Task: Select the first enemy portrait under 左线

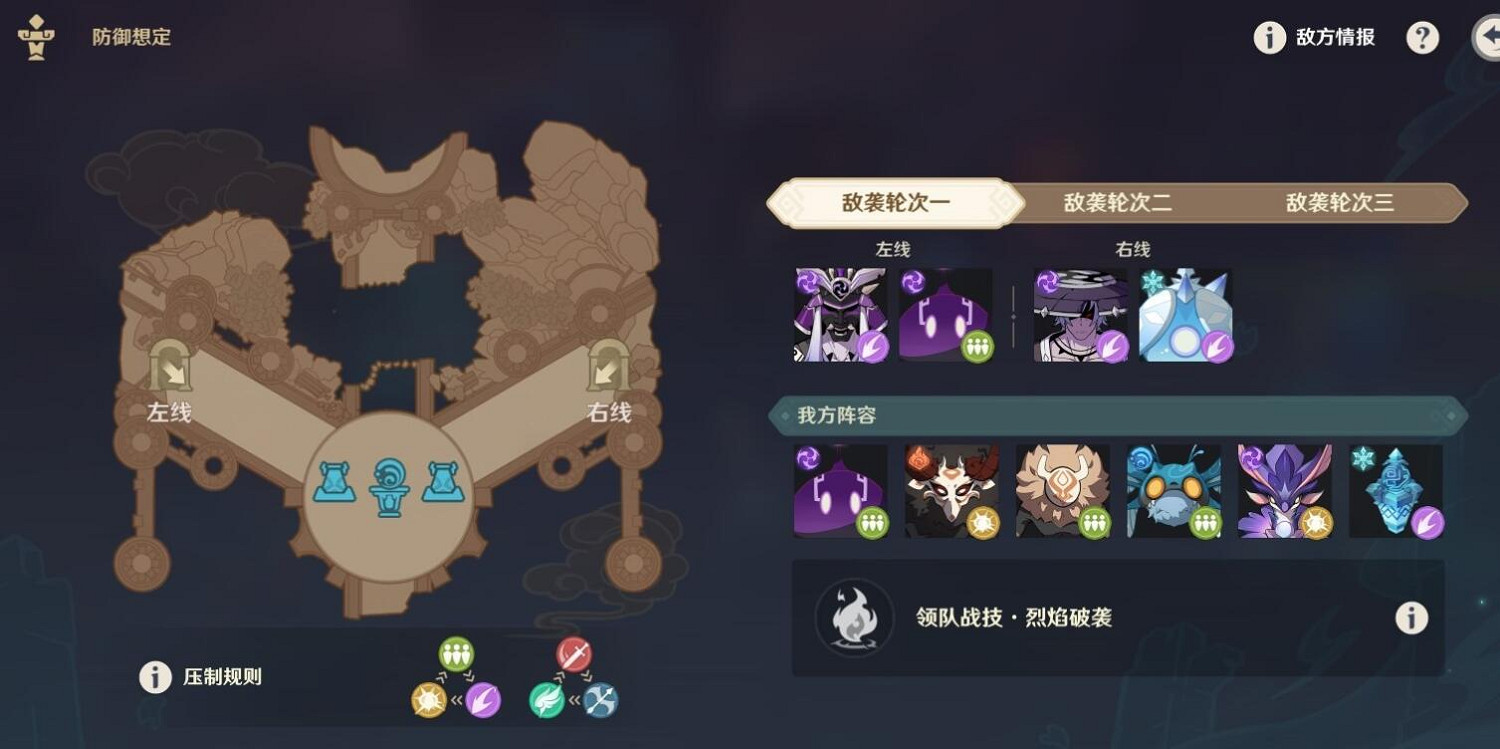Action: [841, 313]
